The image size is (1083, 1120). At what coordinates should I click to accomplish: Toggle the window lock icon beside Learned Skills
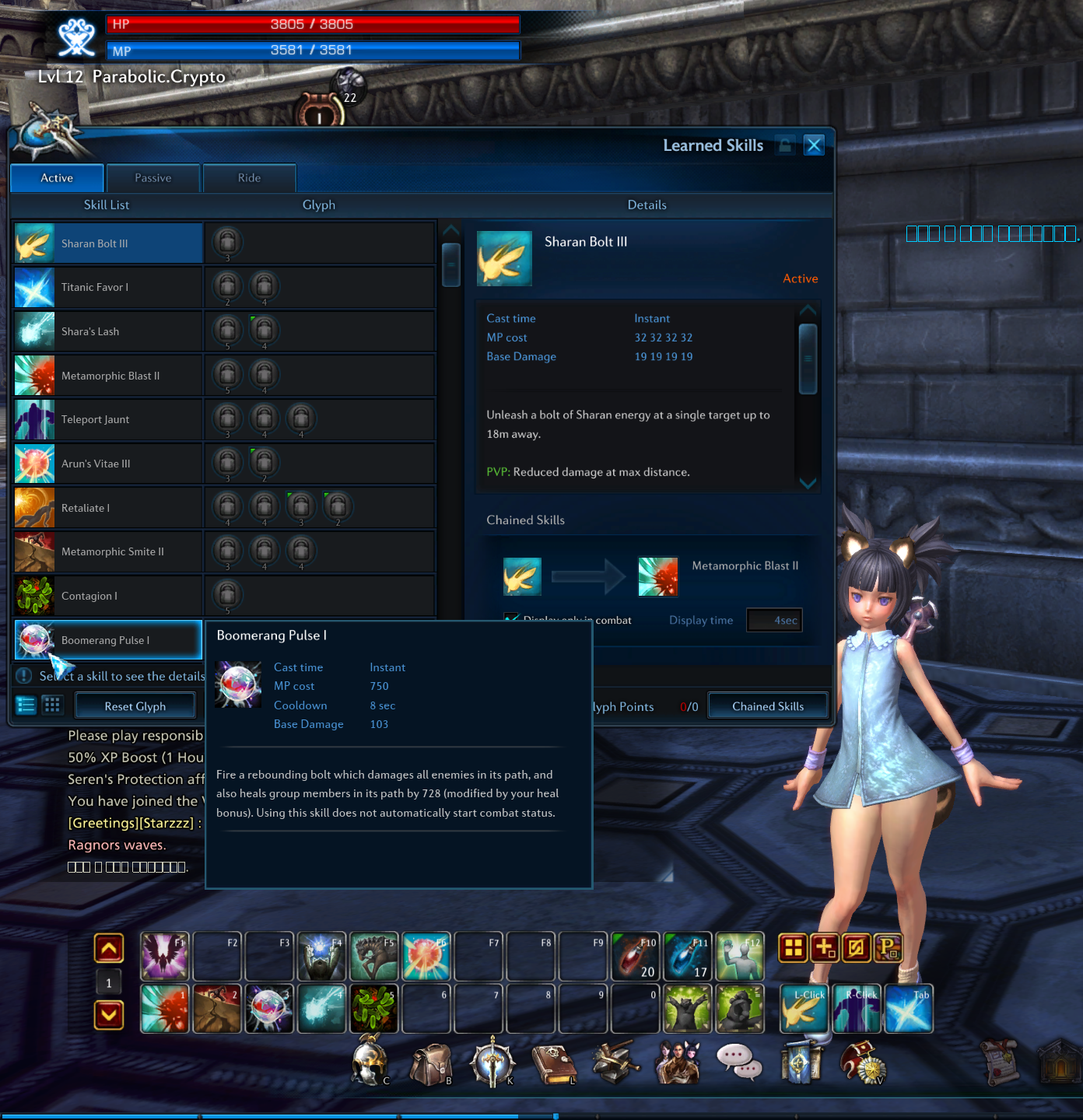pyautogui.click(x=786, y=145)
